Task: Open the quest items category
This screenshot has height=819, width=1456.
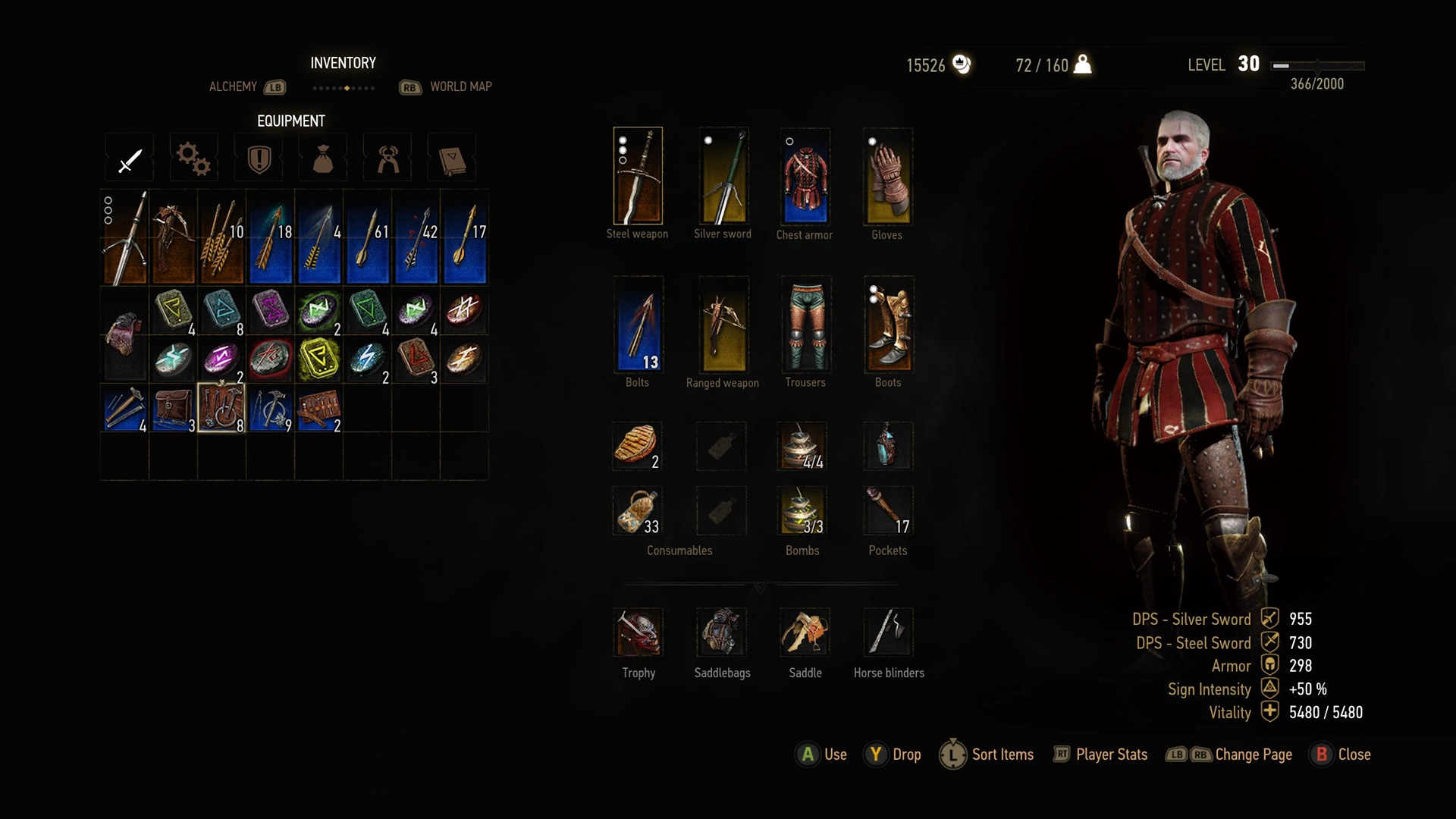Action: point(322,158)
